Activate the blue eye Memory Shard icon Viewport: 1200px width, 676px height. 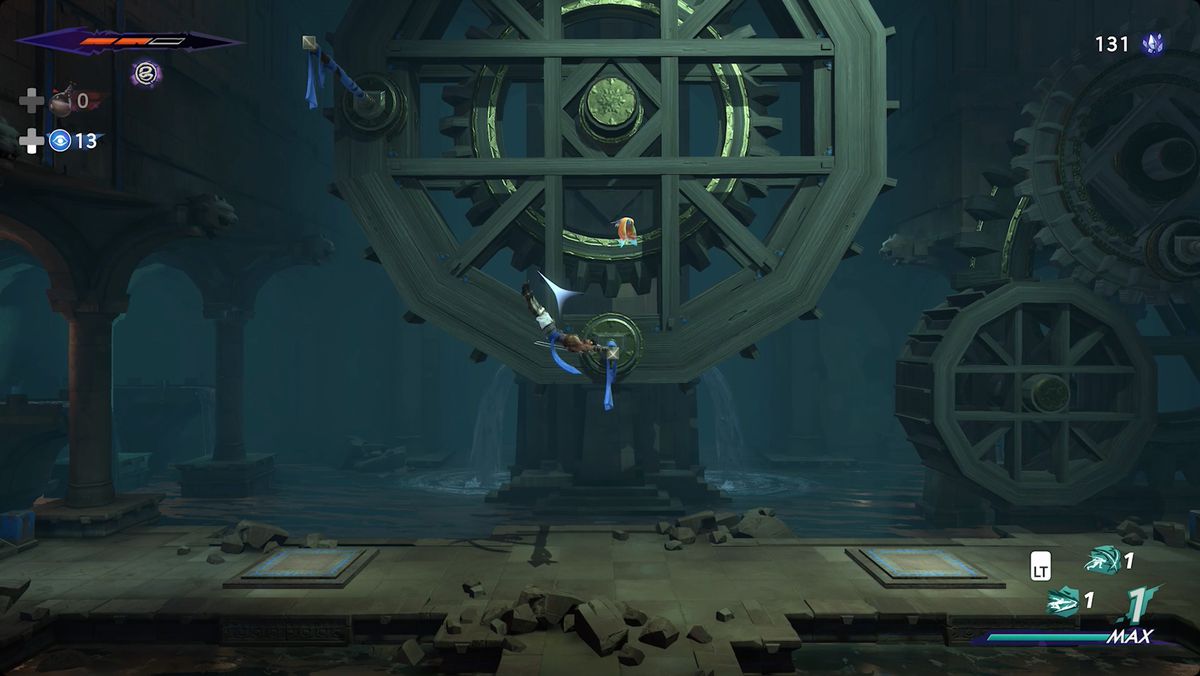pyautogui.click(x=60, y=141)
